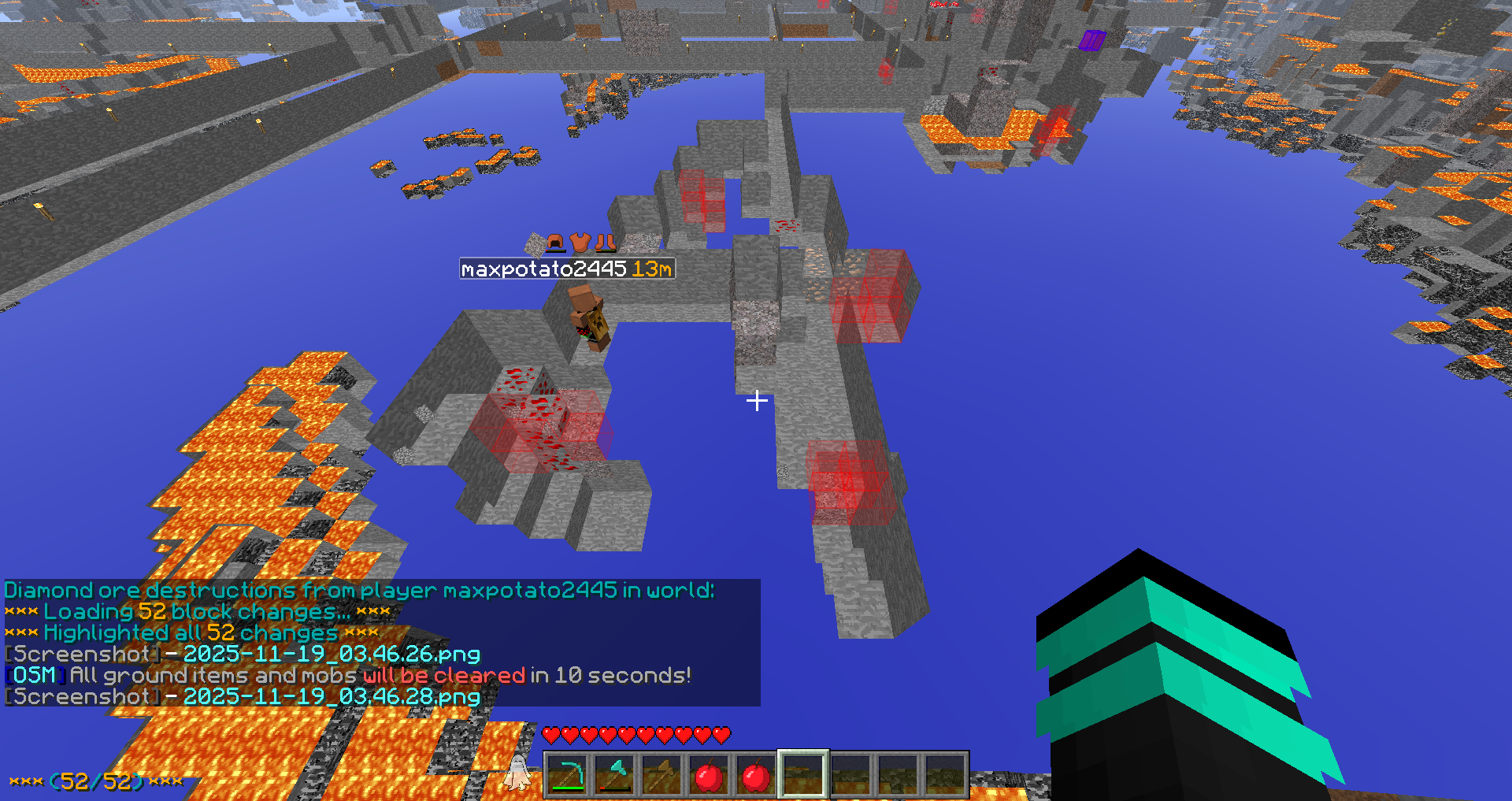1512x801 pixels.
Task: Select the diamond axe hotbar slot
Action: pyautogui.click(x=614, y=775)
